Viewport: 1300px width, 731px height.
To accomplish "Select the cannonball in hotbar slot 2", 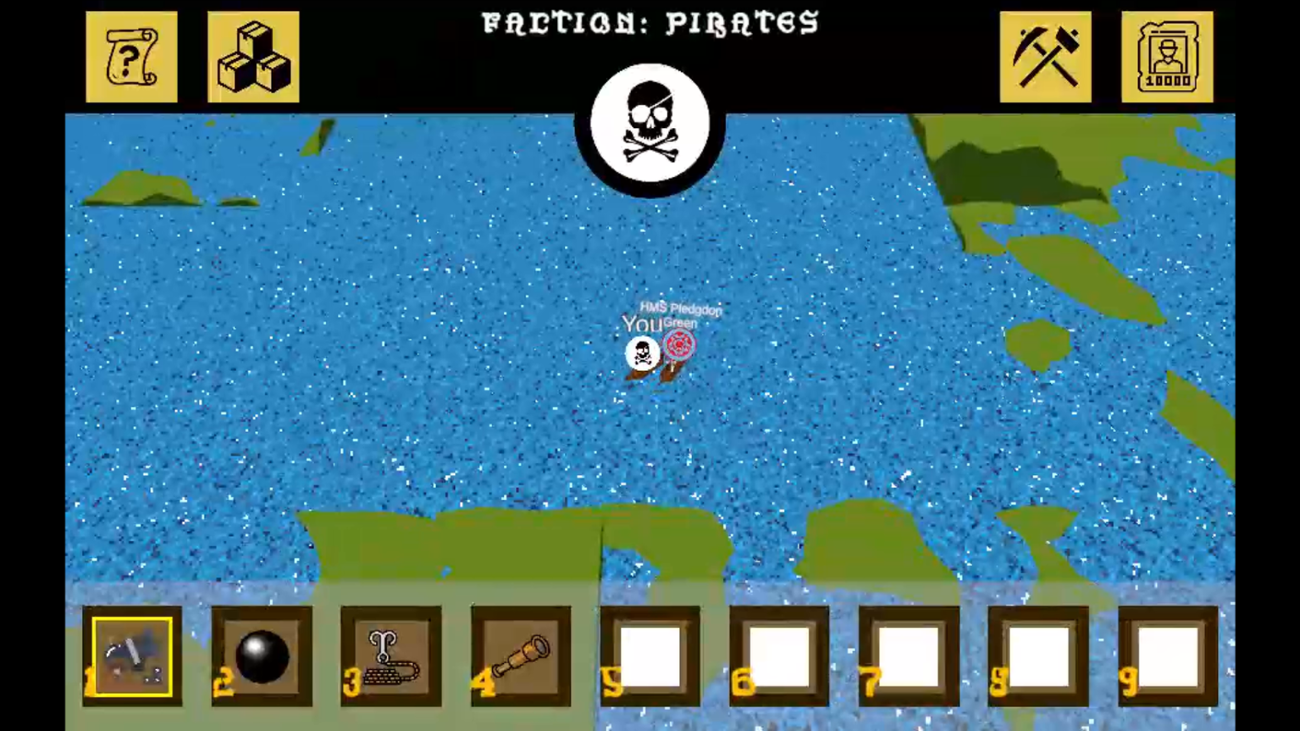I will point(261,655).
